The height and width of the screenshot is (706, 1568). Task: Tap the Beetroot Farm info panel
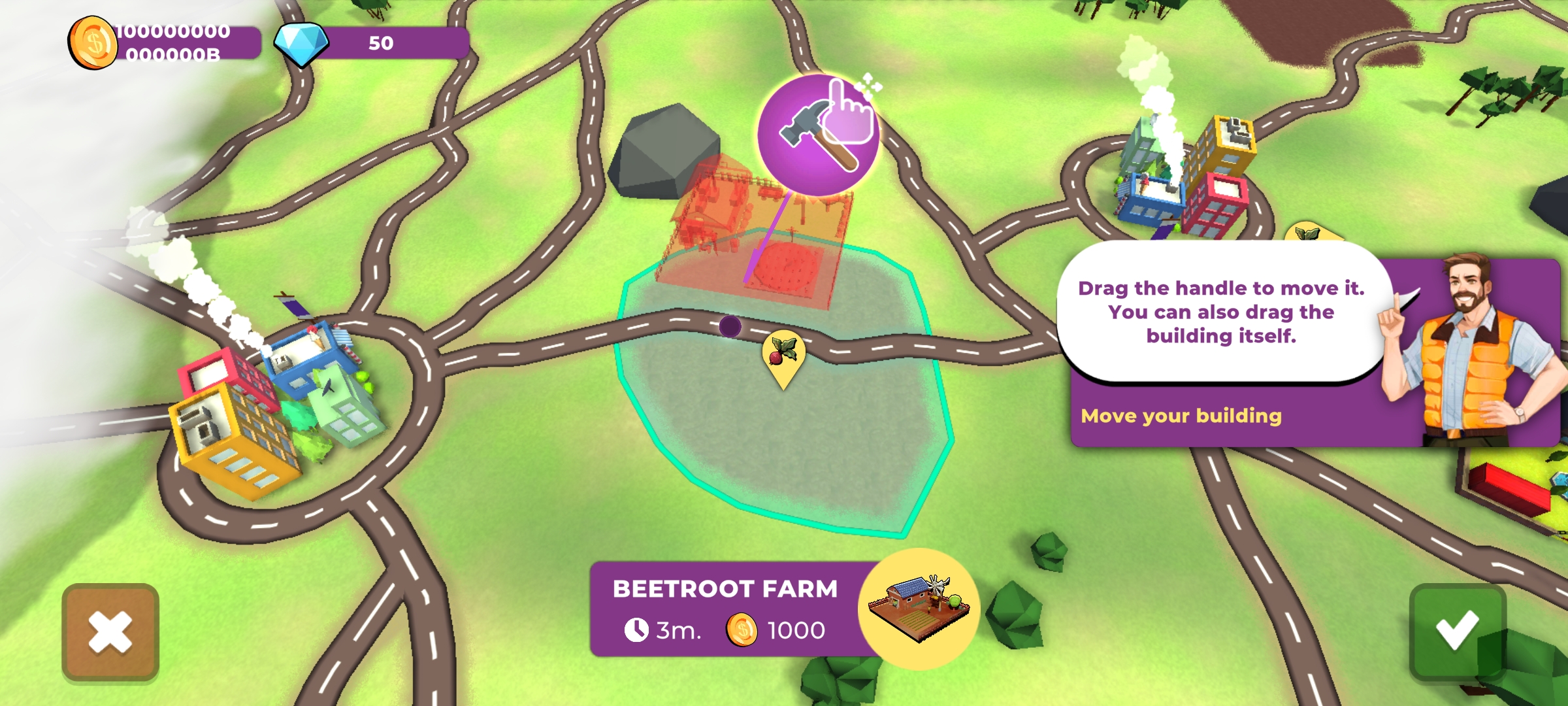pos(725,609)
